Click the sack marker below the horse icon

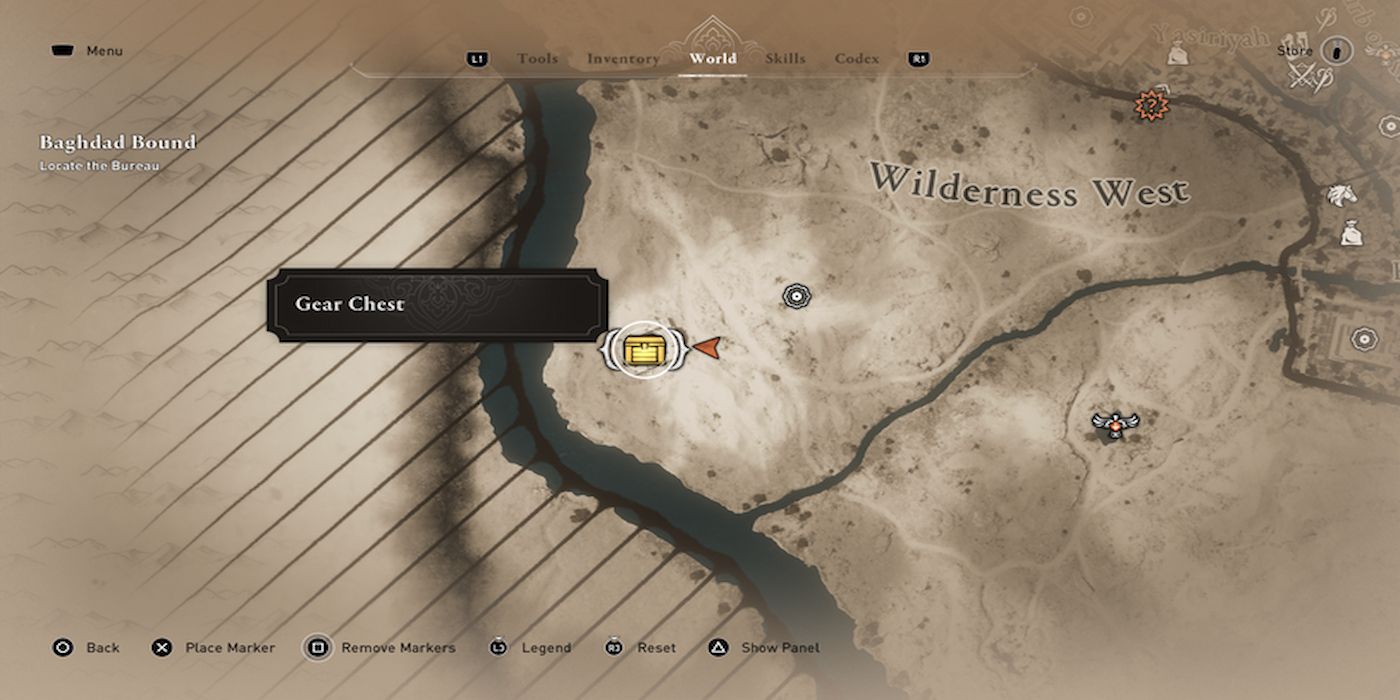pos(1350,234)
